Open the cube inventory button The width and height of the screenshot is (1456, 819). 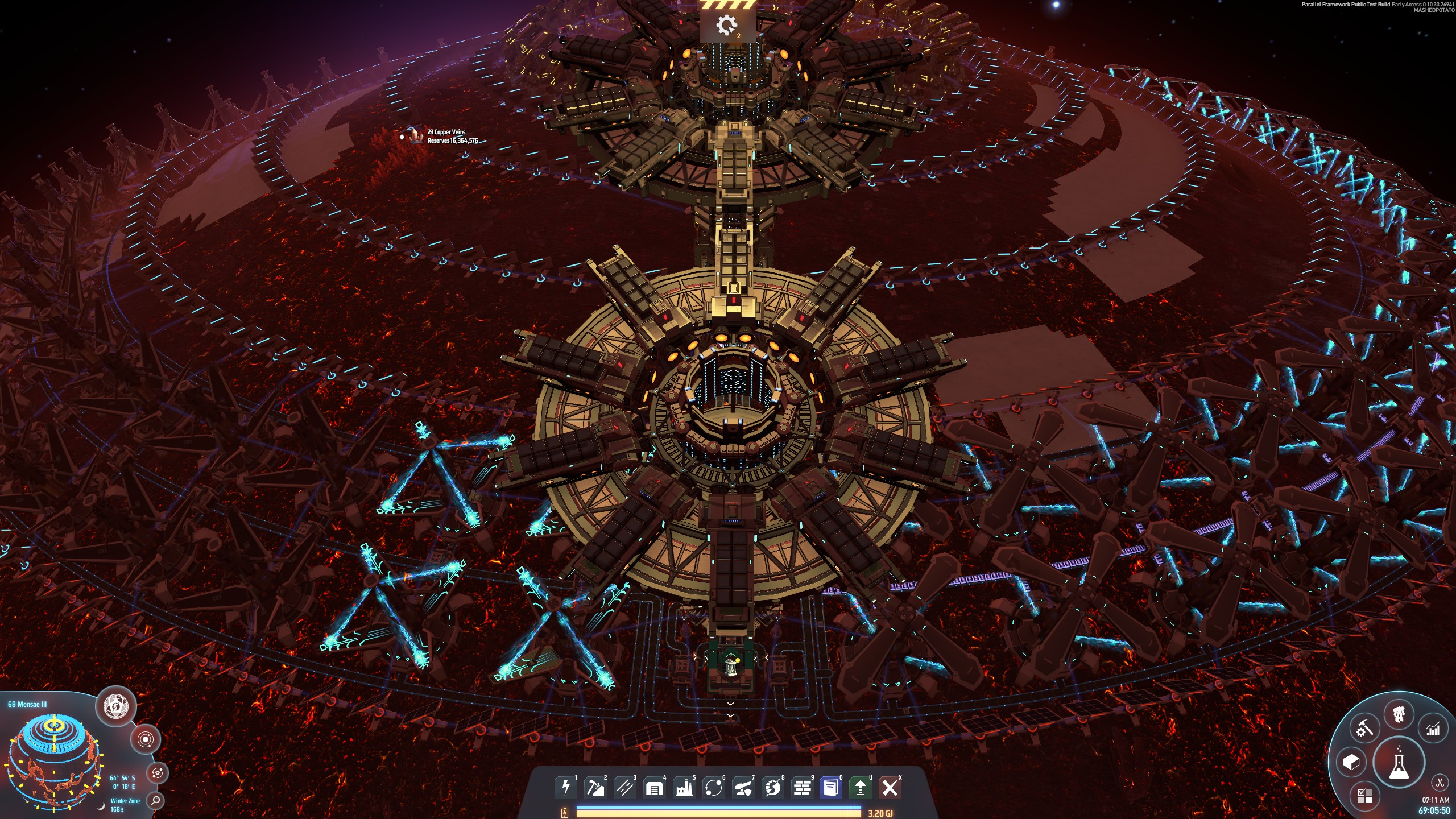click(1351, 762)
